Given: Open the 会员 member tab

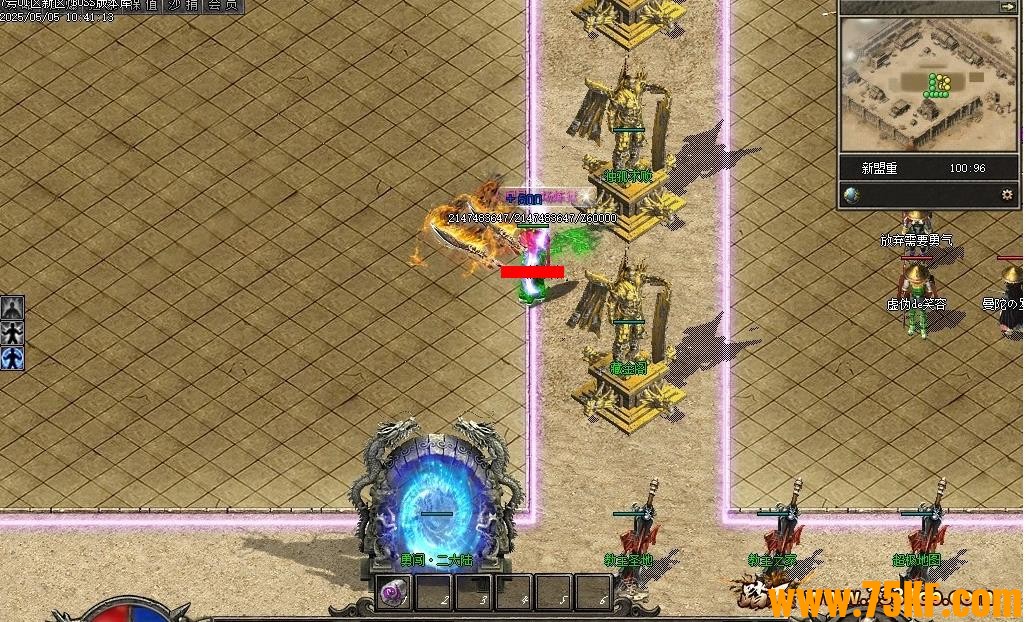Looking at the screenshot, I should [224, 6].
